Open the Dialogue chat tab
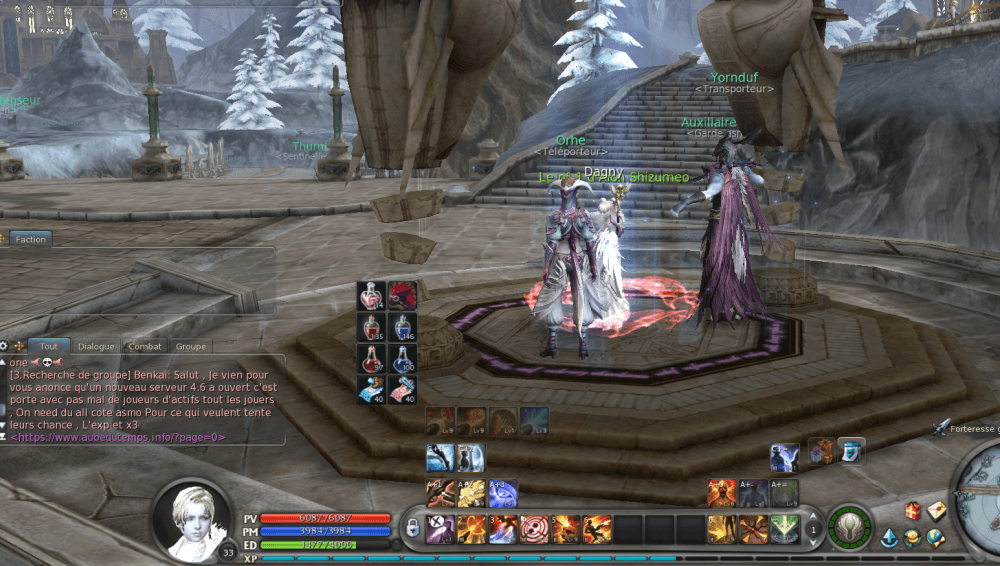1000x566 pixels. 96,346
